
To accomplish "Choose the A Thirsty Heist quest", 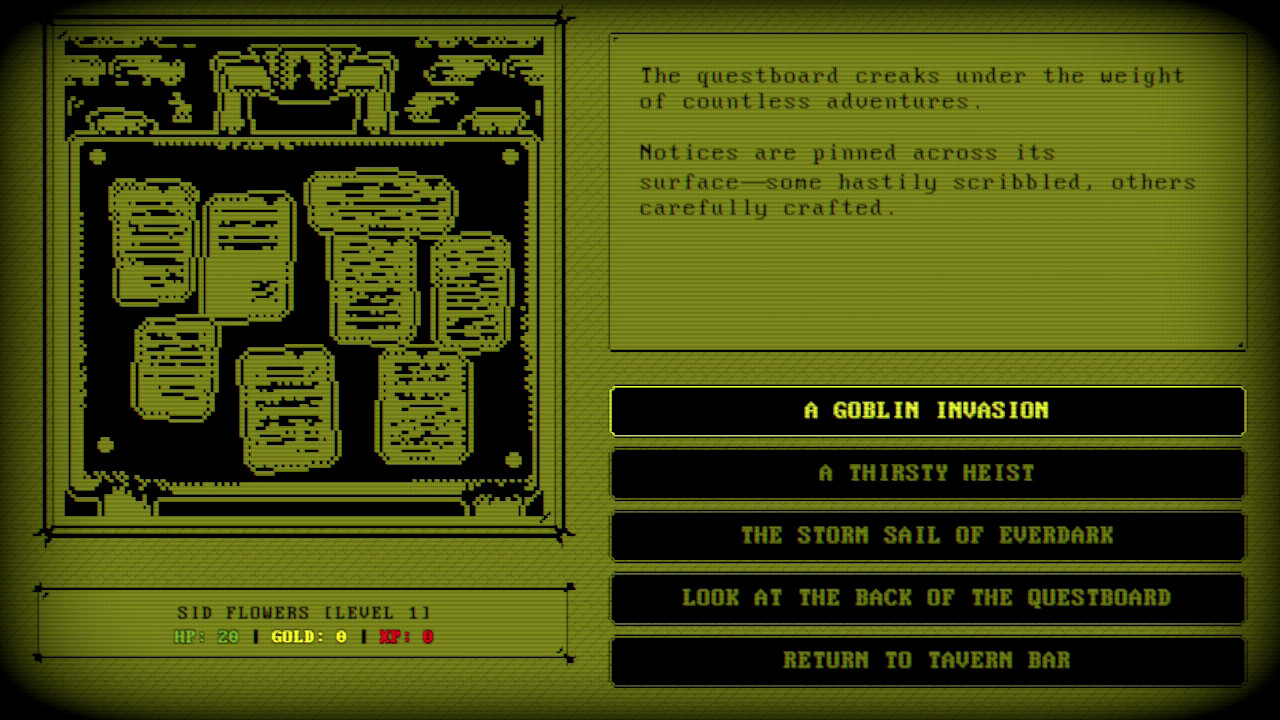I will tap(927, 473).
